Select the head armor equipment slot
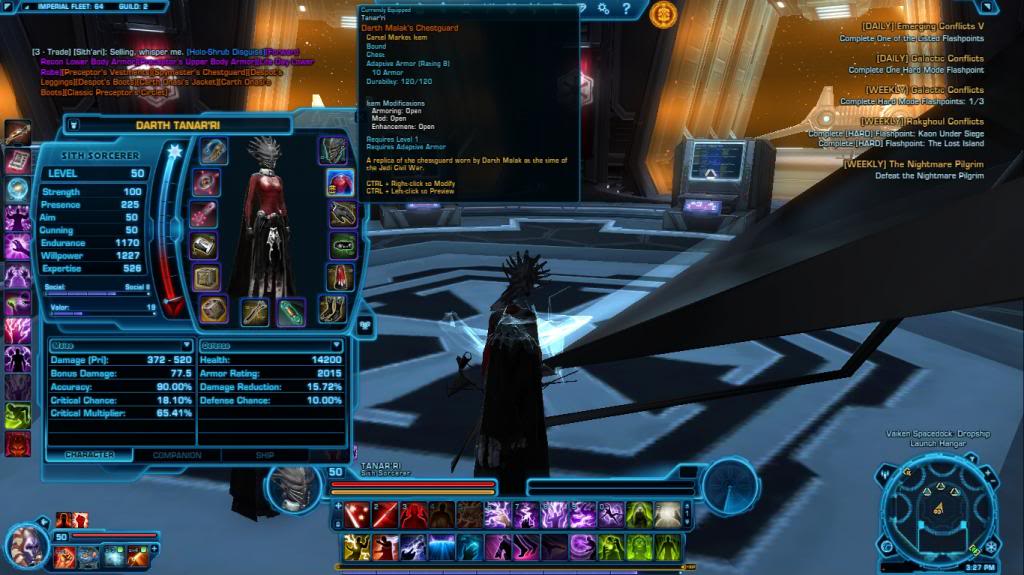The image size is (1024, 575). pos(333,150)
